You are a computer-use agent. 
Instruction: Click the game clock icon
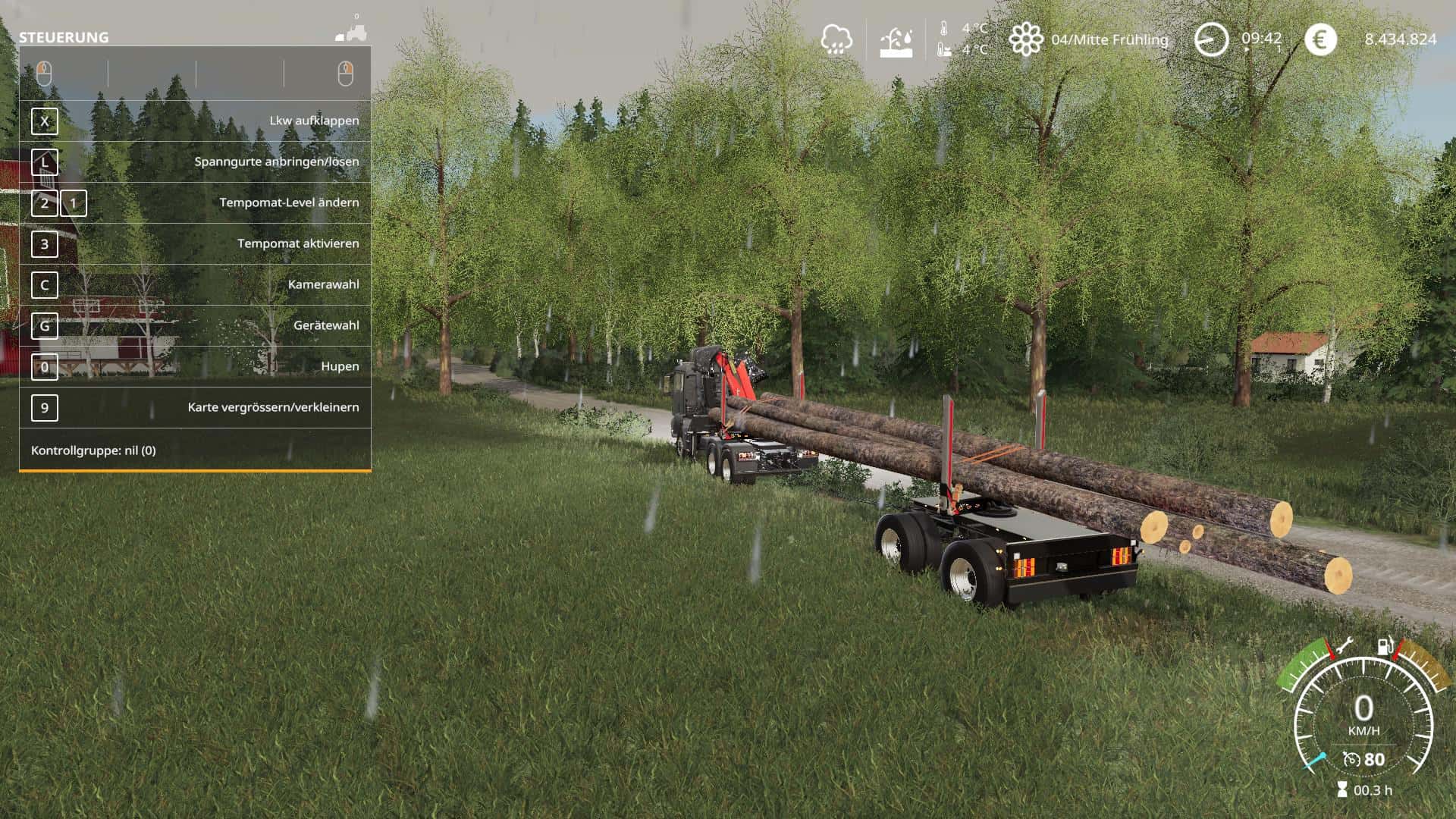click(1211, 39)
